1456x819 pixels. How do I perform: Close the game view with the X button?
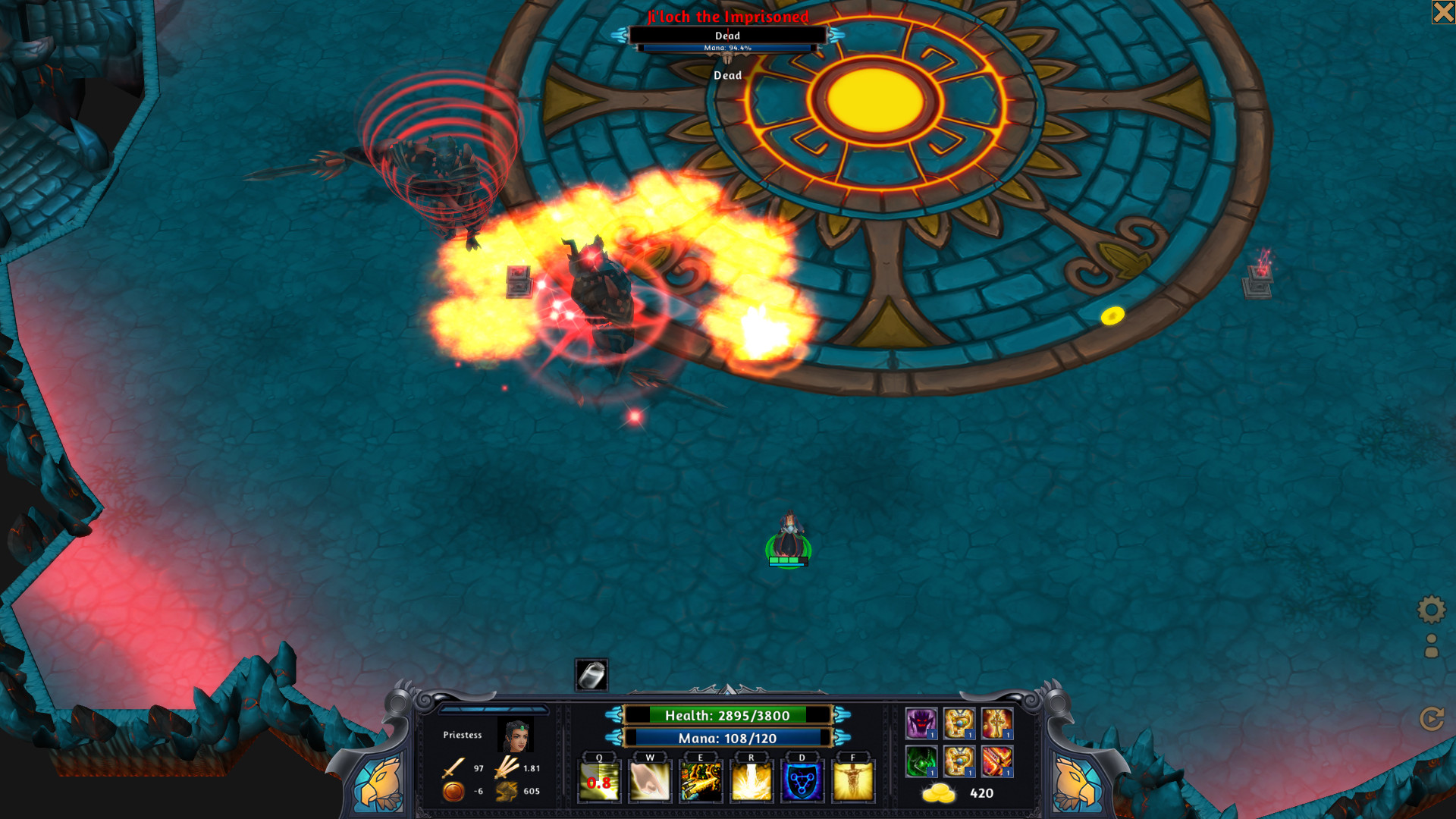[x=1443, y=12]
